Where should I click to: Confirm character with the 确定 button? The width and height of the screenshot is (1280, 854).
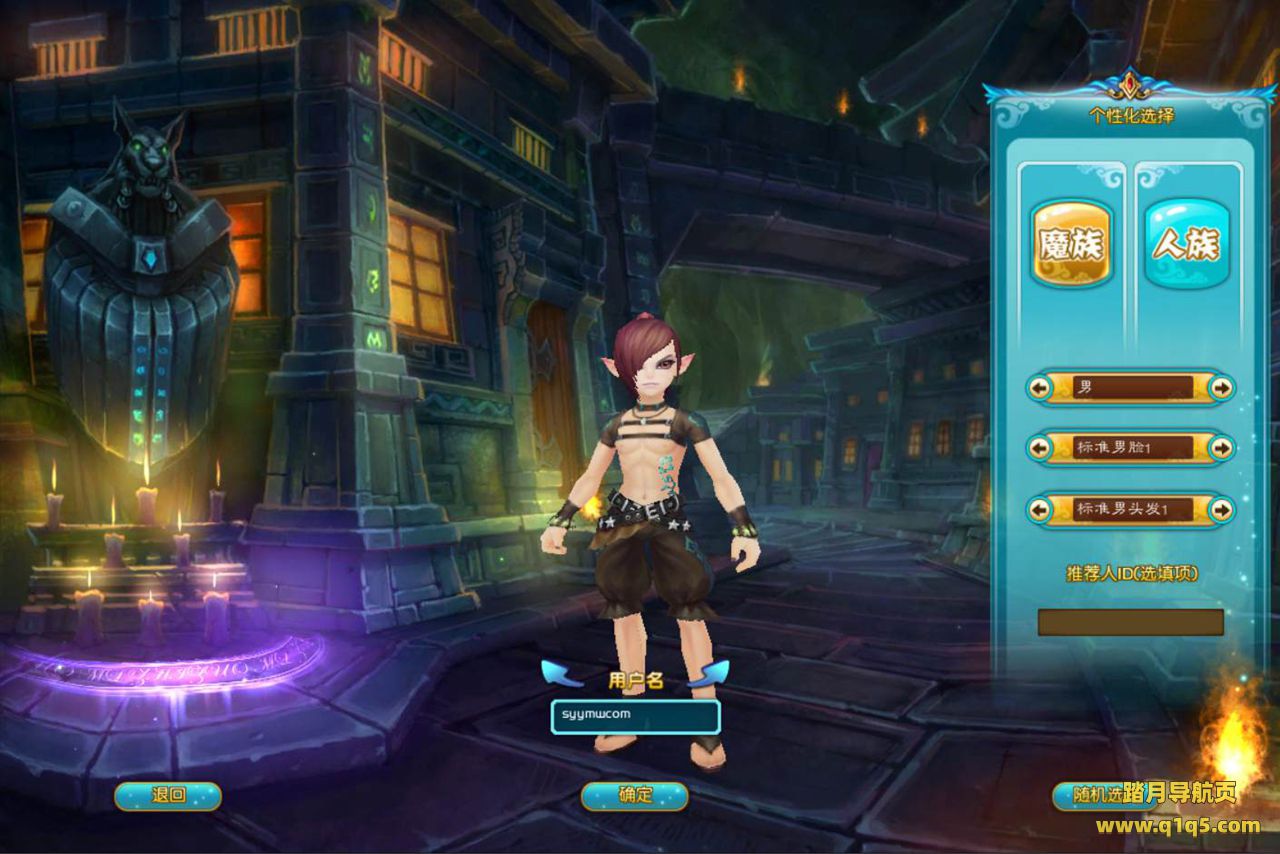pos(635,796)
